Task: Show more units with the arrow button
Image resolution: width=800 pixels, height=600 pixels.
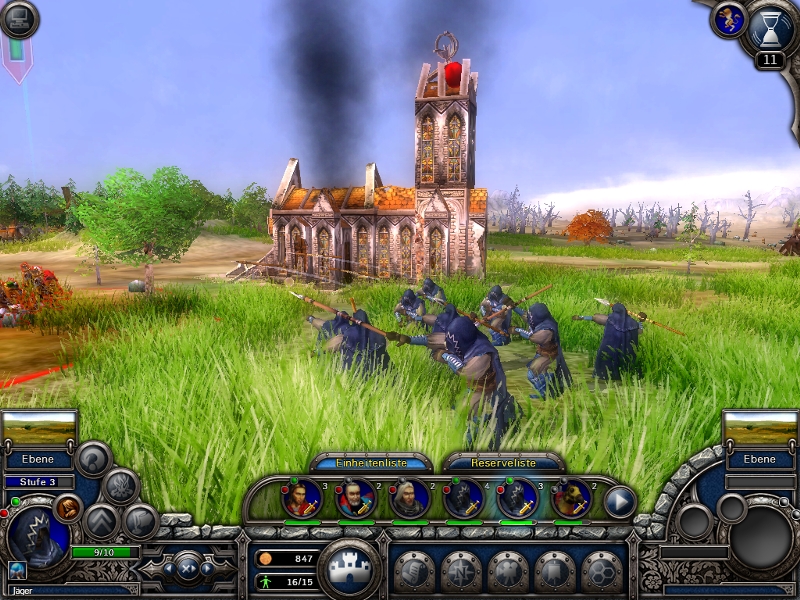Action: [620, 500]
